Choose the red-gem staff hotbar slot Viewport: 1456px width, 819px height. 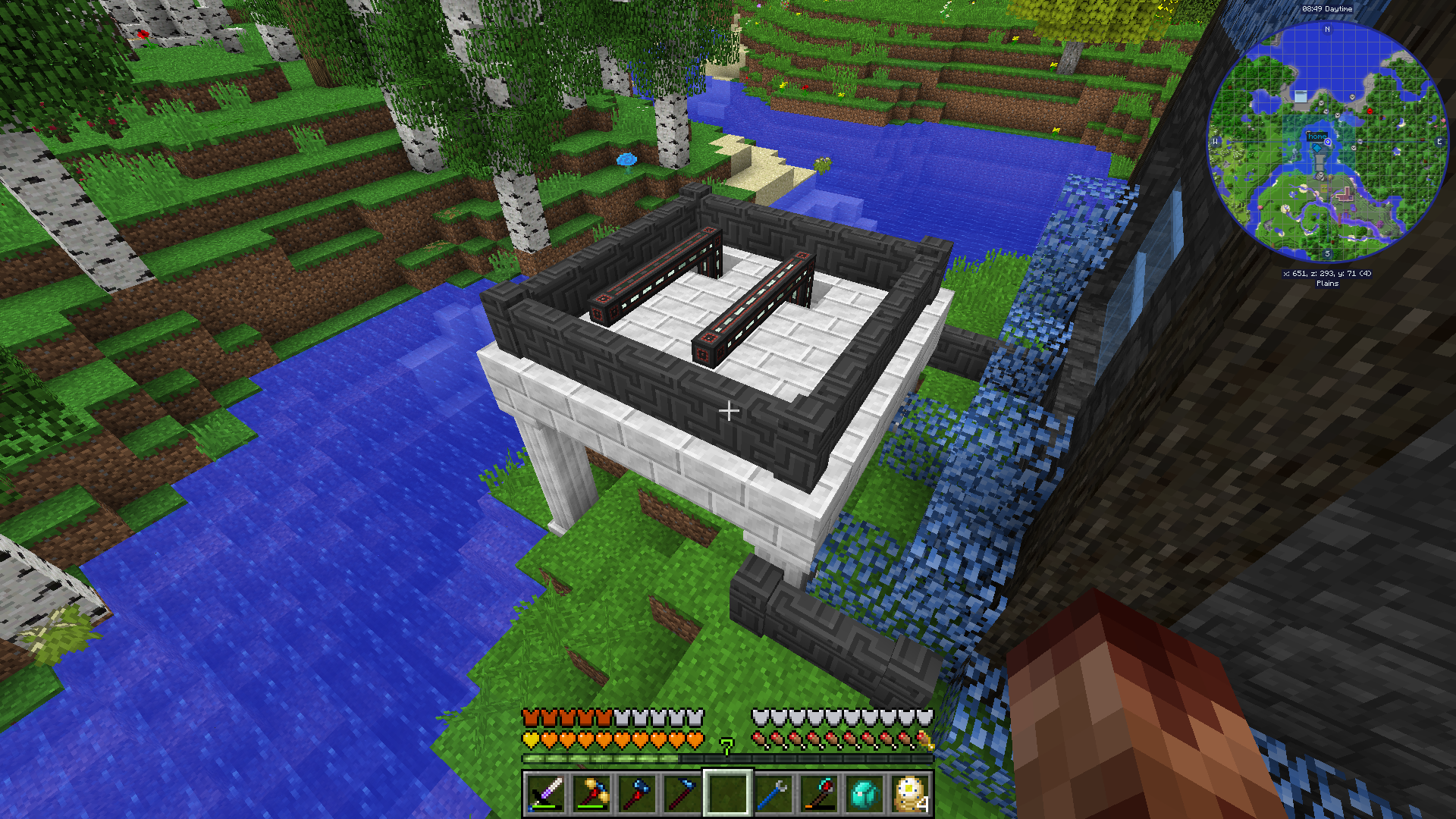[819, 793]
